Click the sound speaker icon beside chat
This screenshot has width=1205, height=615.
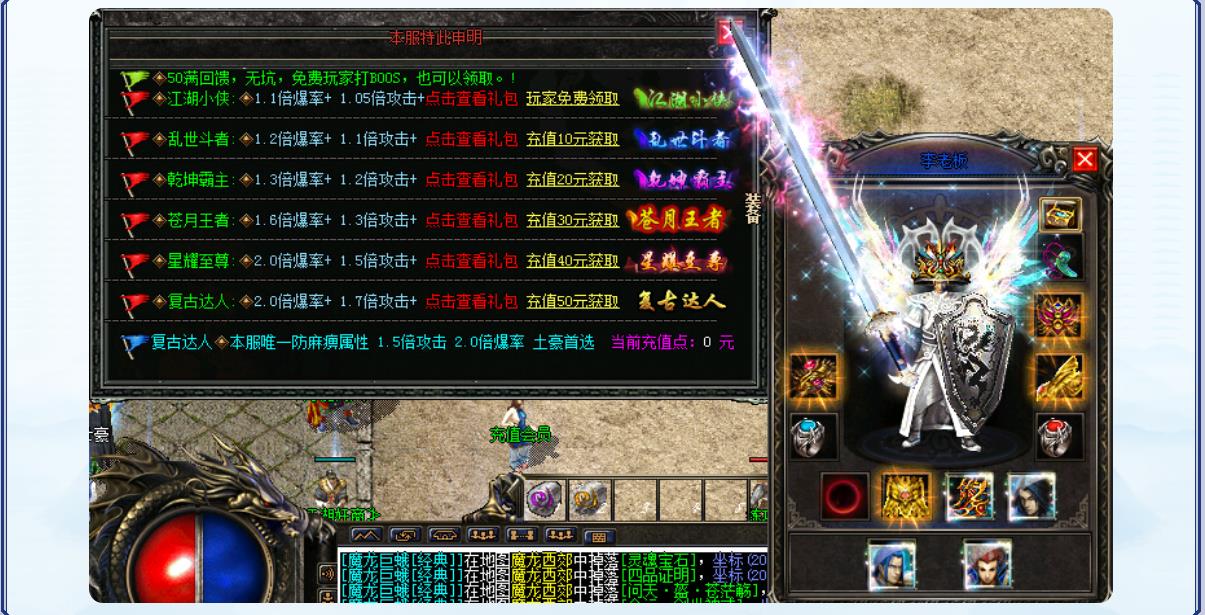[326, 573]
